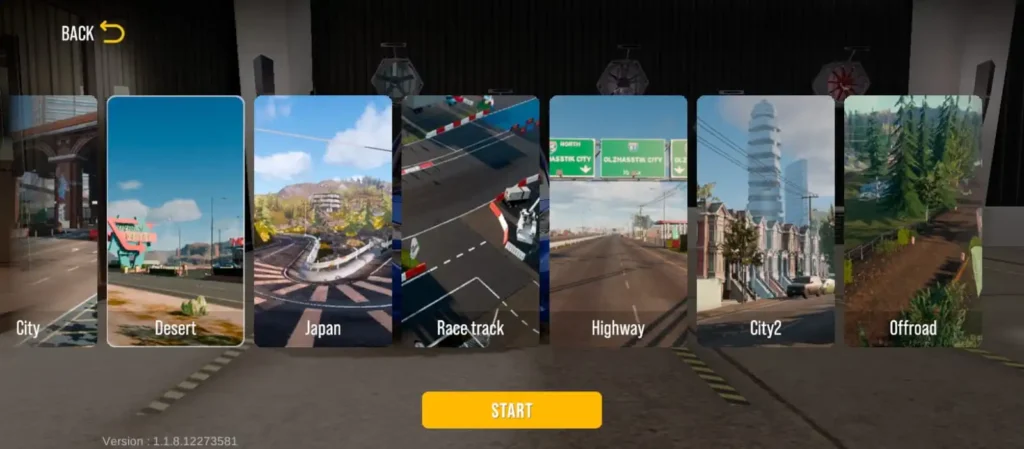Image resolution: width=1024 pixels, height=449 pixels.
Task: Choose the Highway map card
Action: click(x=618, y=221)
